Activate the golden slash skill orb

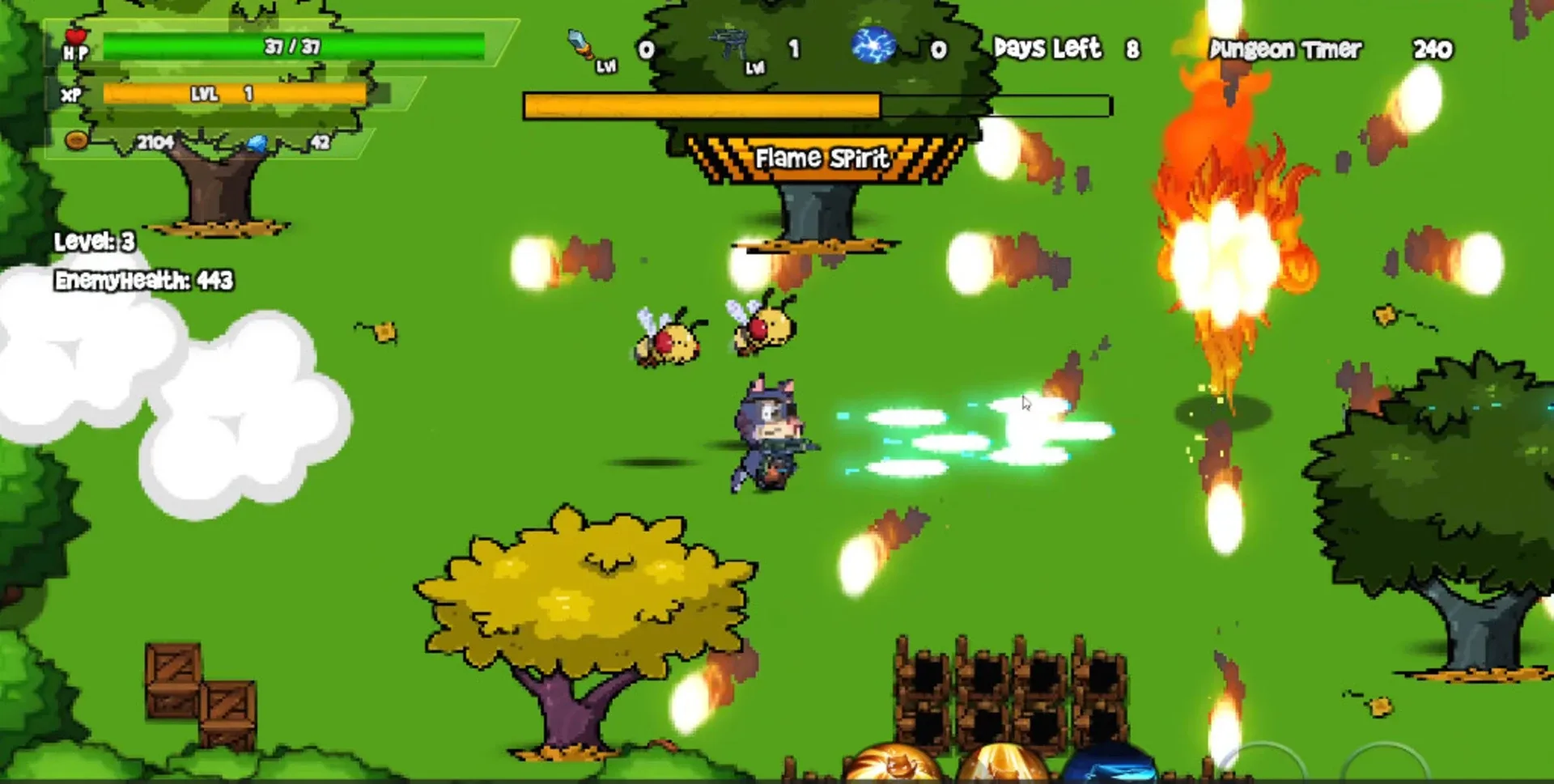1004,765
